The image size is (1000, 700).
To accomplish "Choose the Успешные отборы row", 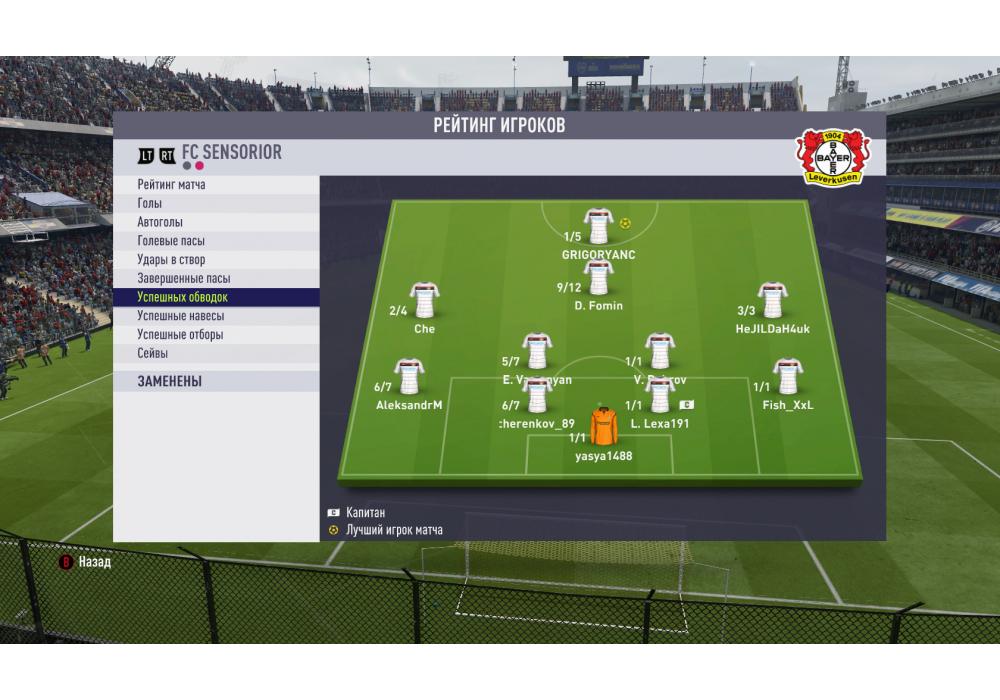I will pyautogui.click(x=216, y=335).
